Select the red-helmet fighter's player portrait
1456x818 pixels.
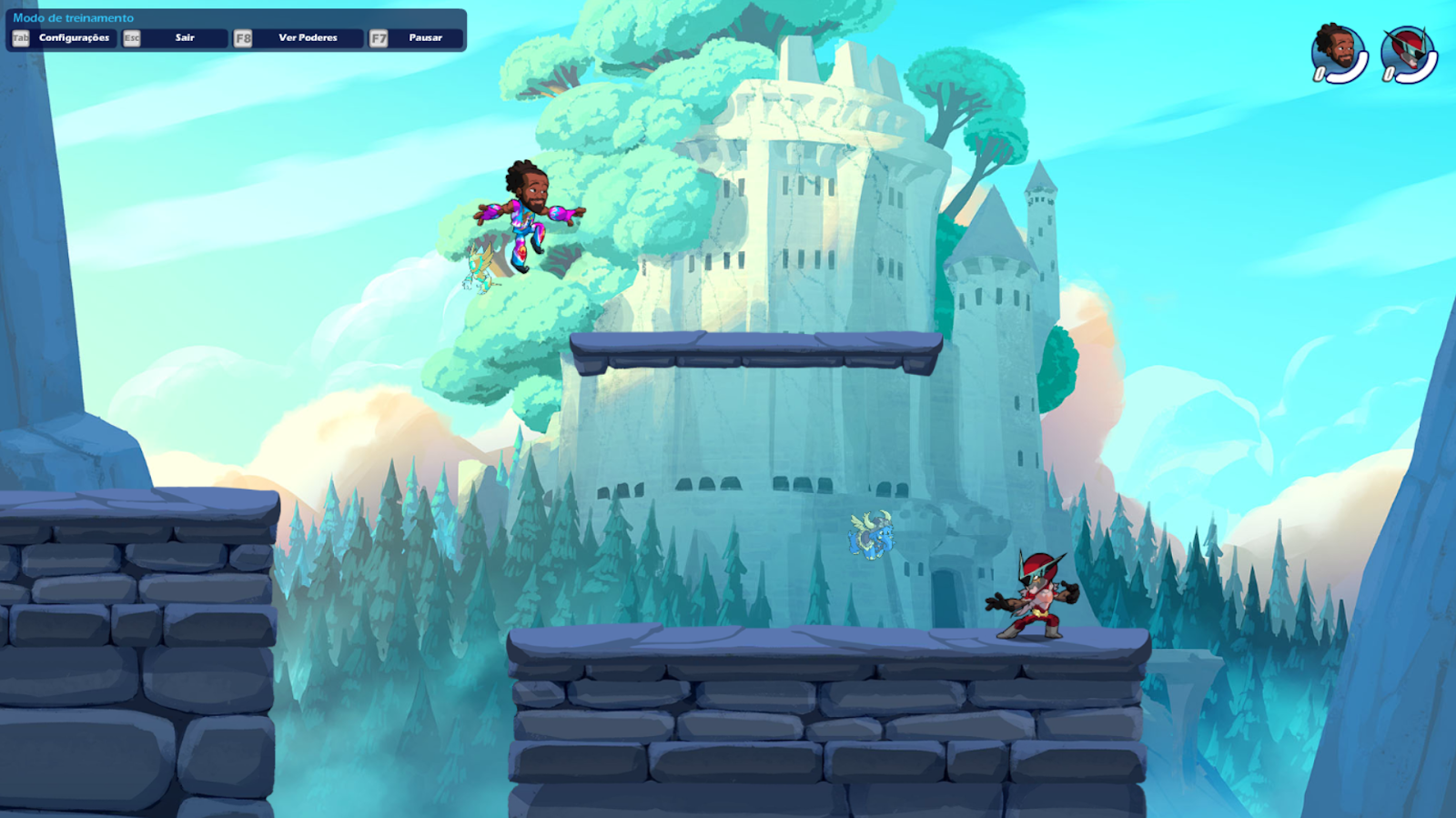coord(1407,53)
